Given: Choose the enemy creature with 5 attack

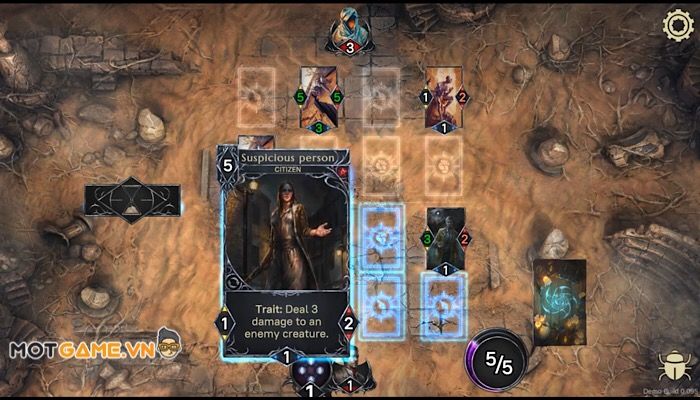Looking at the screenshot, I should (319, 97).
